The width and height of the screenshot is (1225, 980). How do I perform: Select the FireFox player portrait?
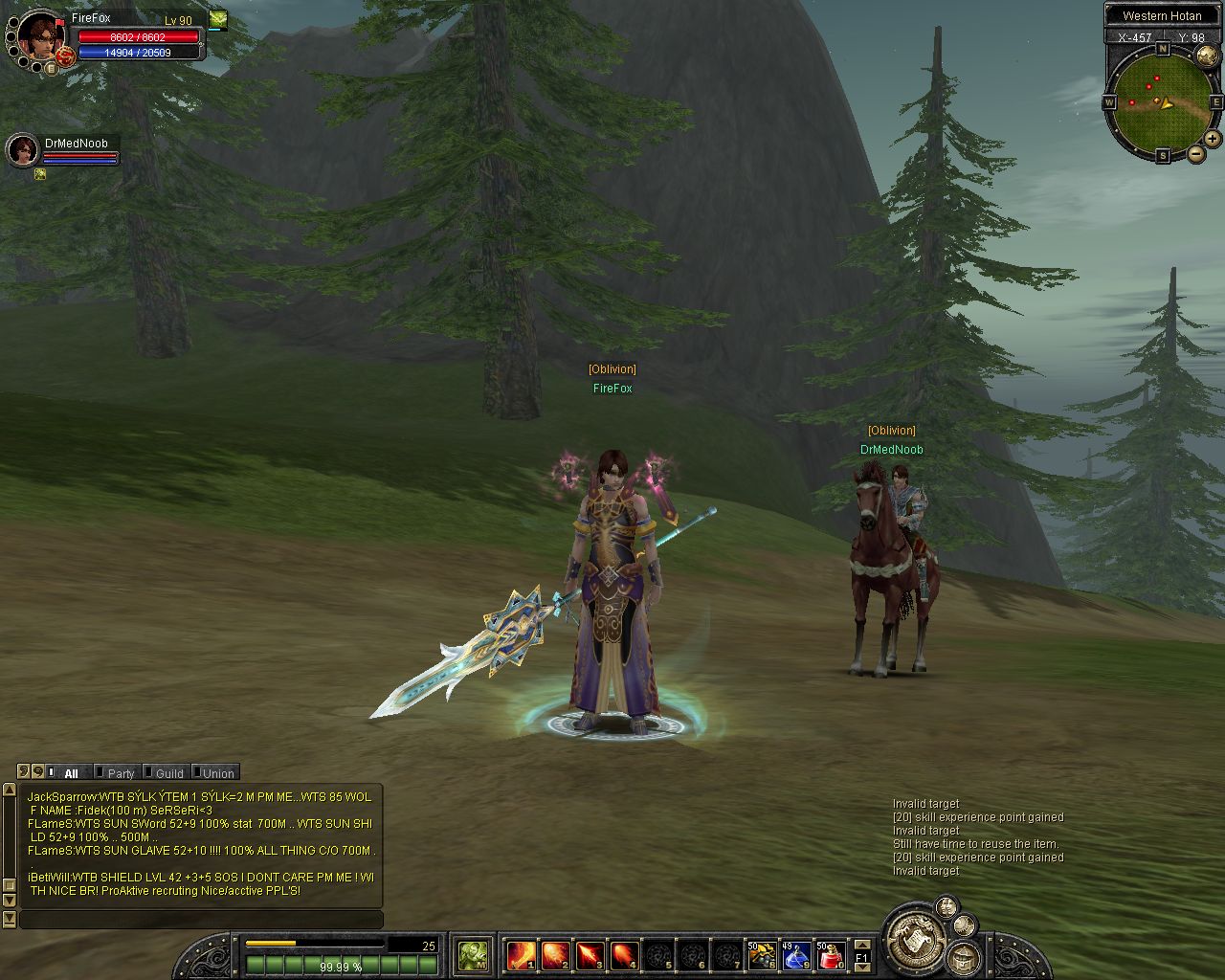coord(40,35)
